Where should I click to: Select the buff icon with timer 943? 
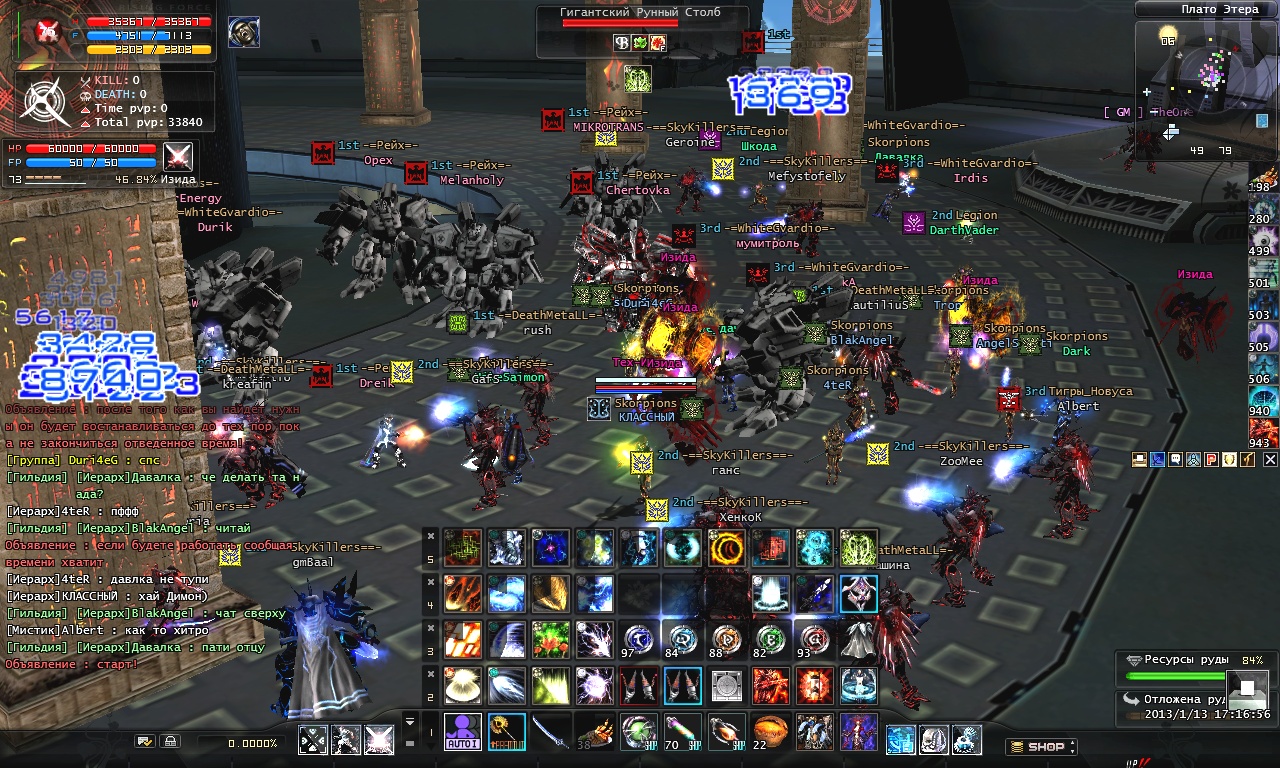(1263, 432)
